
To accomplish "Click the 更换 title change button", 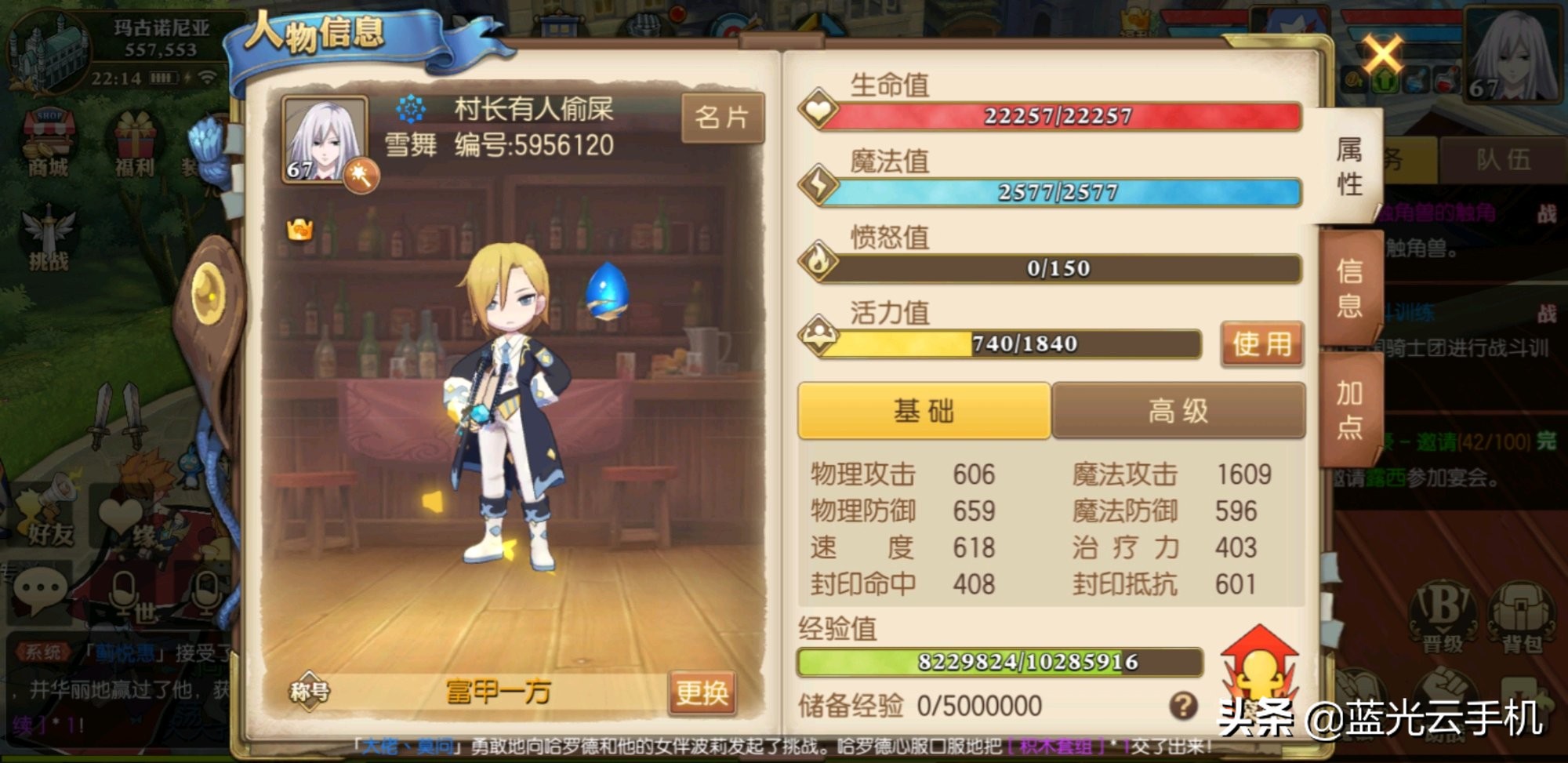I will click(x=702, y=692).
